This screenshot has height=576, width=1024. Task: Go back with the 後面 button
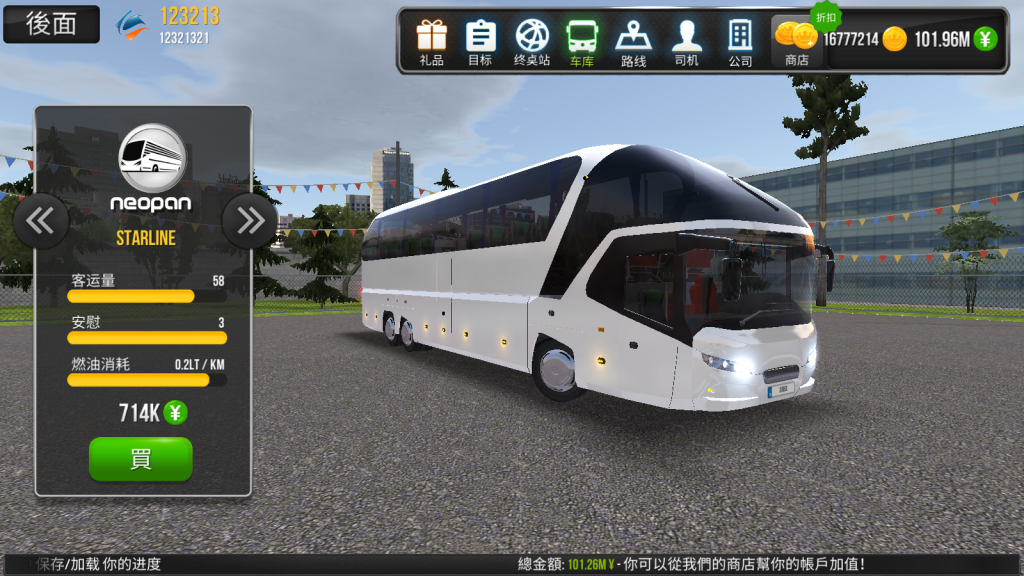51,24
